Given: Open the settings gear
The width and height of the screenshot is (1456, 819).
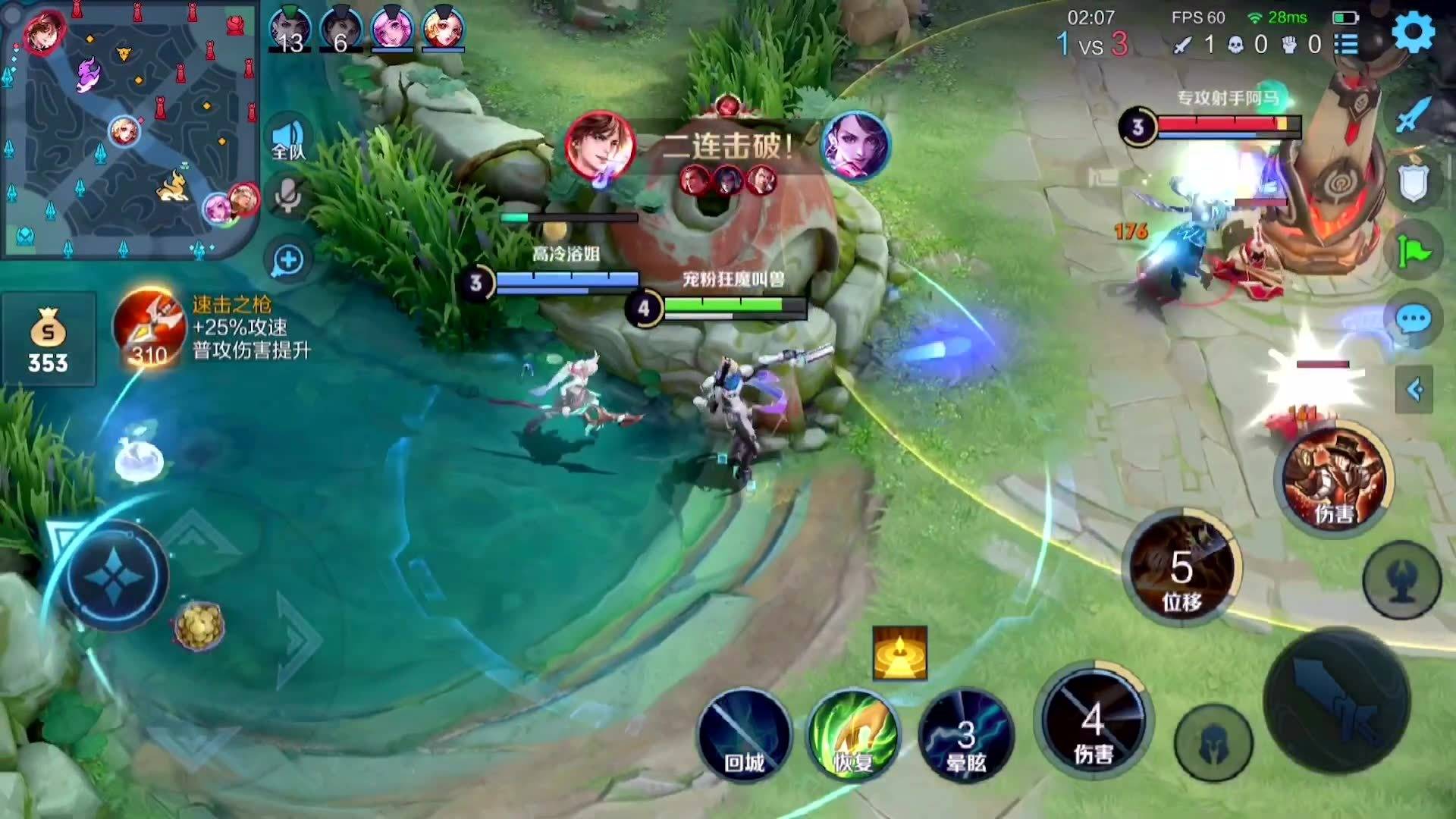Looking at the screenshot, I should pyautogui.click(x=1414, y=32).
